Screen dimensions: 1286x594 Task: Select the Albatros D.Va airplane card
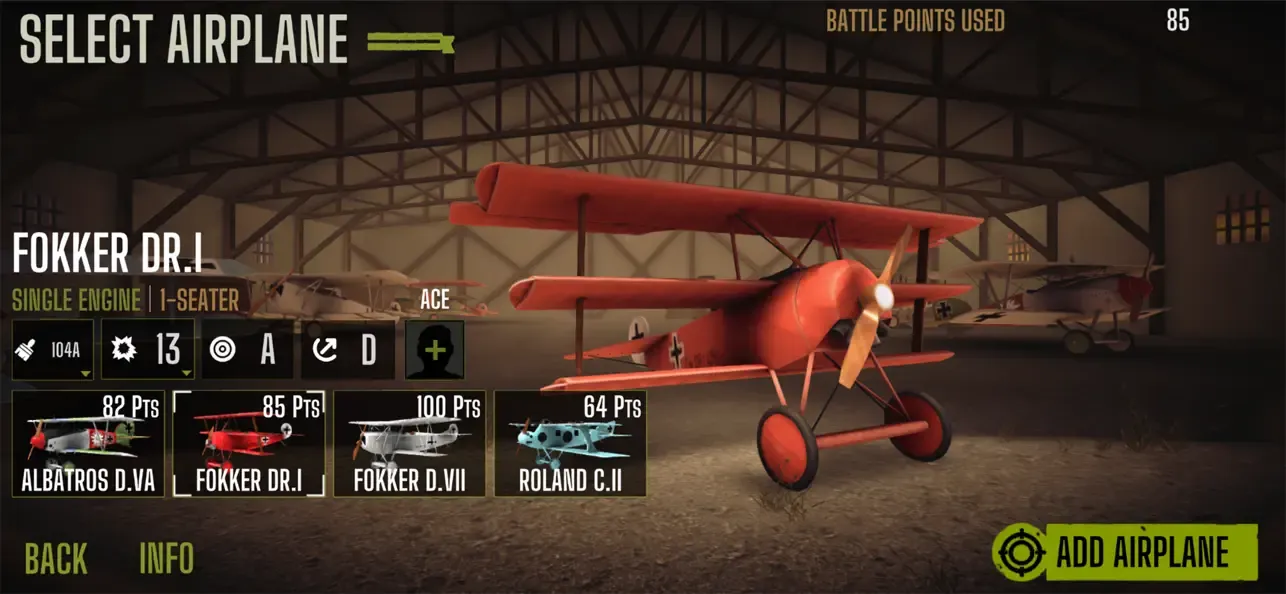88,445
